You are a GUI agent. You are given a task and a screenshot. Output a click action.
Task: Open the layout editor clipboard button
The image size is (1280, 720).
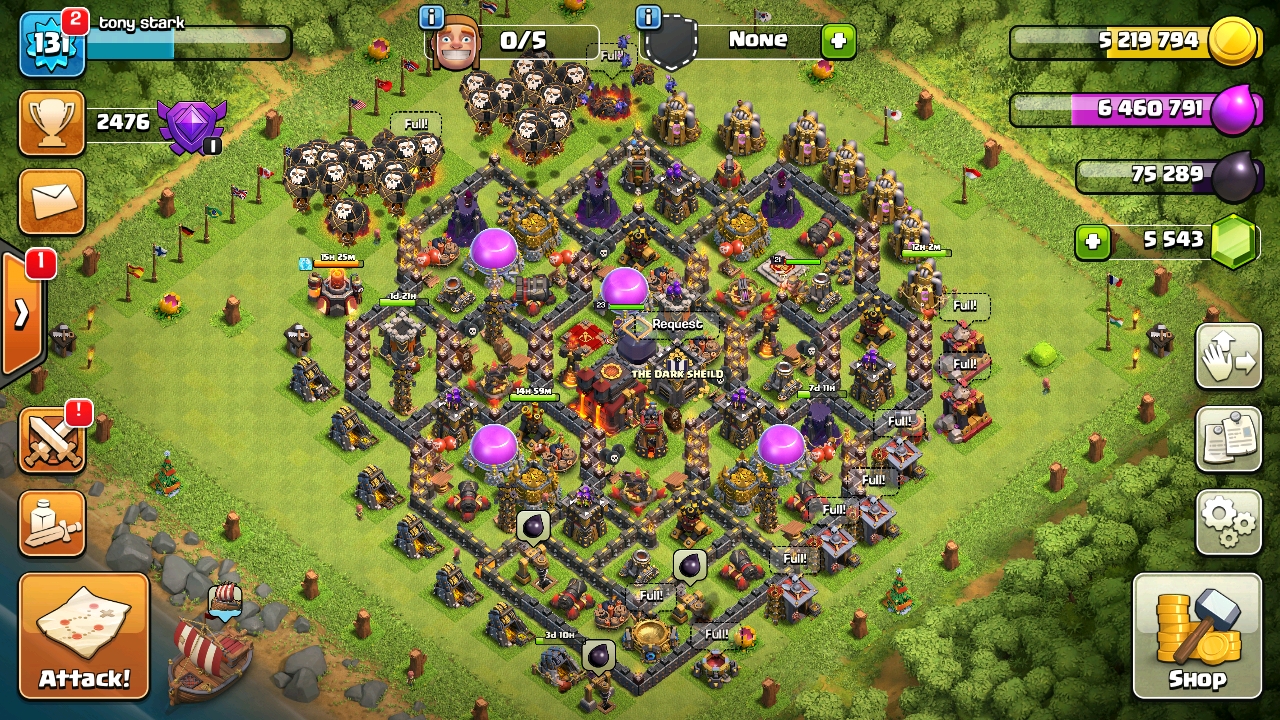[x=1228, y=439]
